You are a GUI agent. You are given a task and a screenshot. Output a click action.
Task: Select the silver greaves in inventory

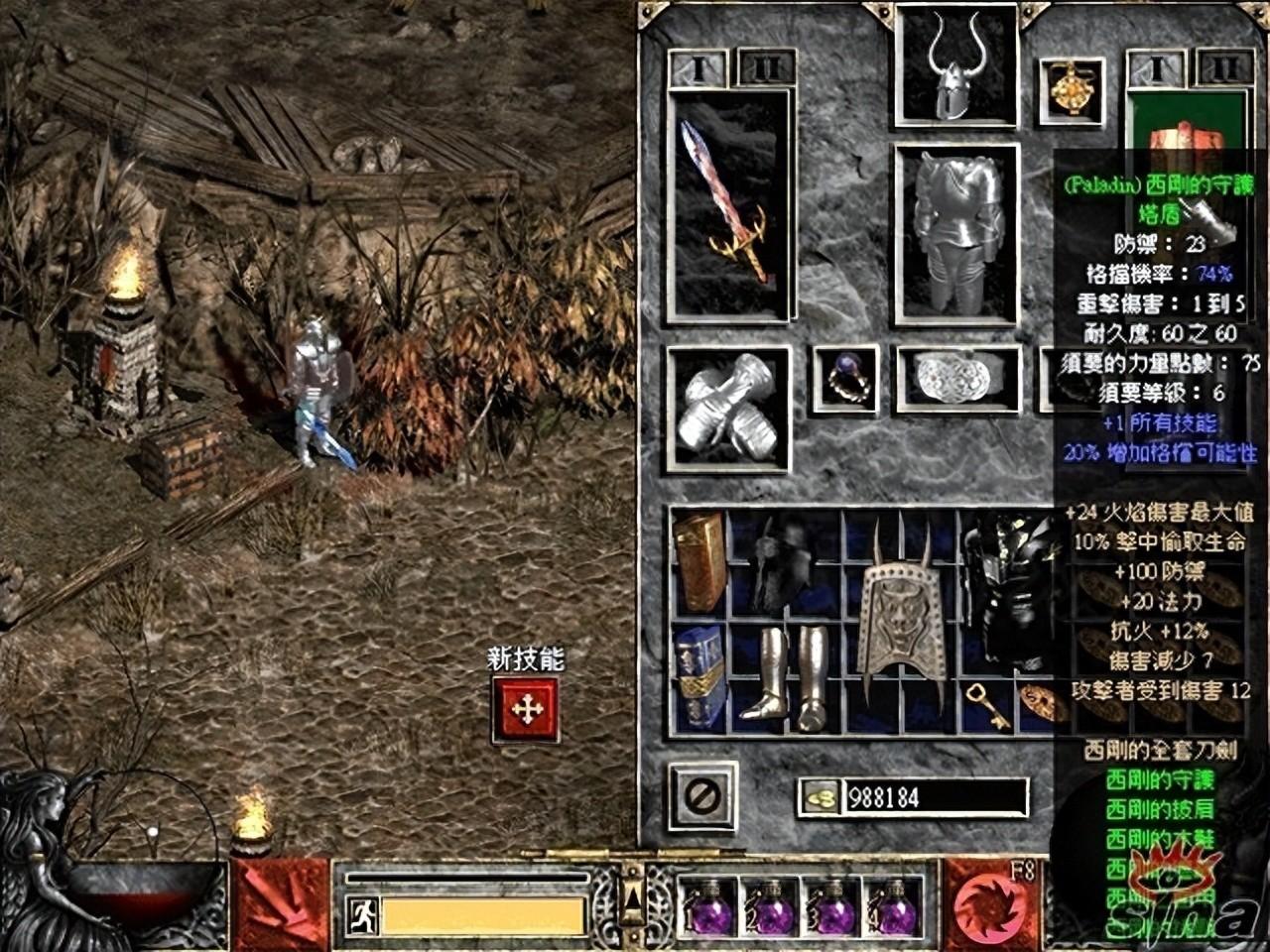point(784,674)
